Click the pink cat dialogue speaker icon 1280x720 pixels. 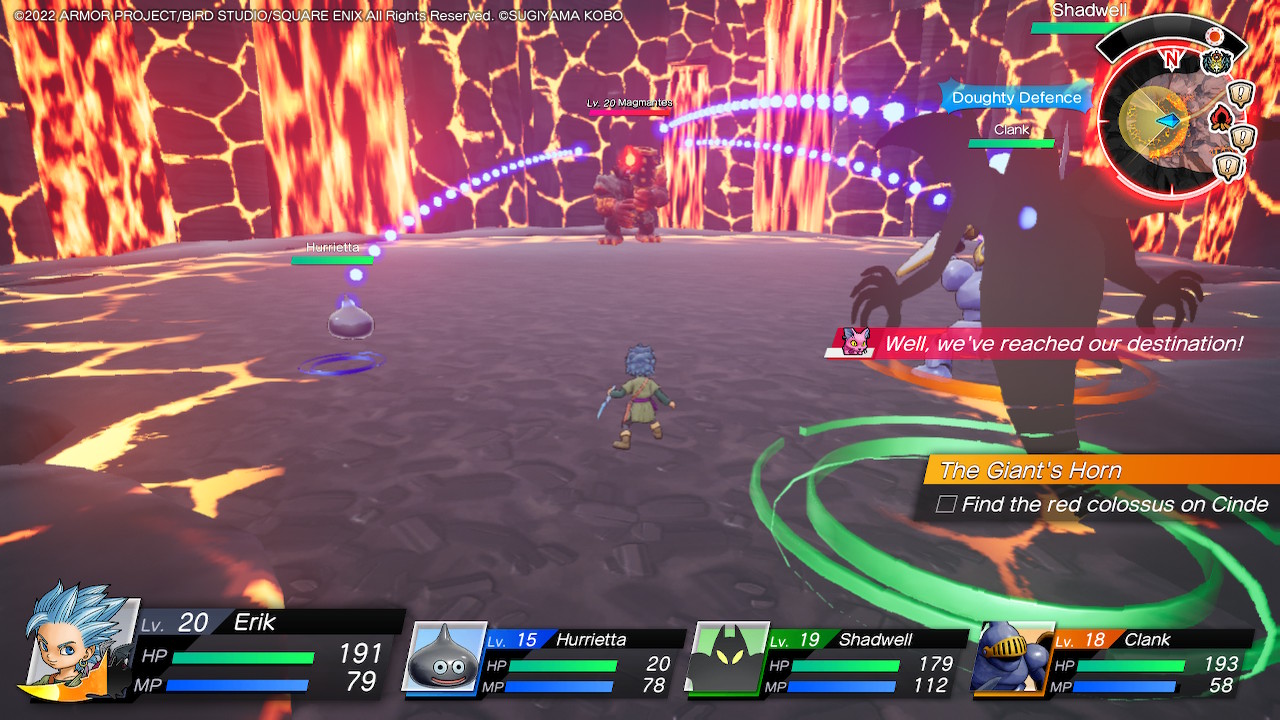(855, 343)
